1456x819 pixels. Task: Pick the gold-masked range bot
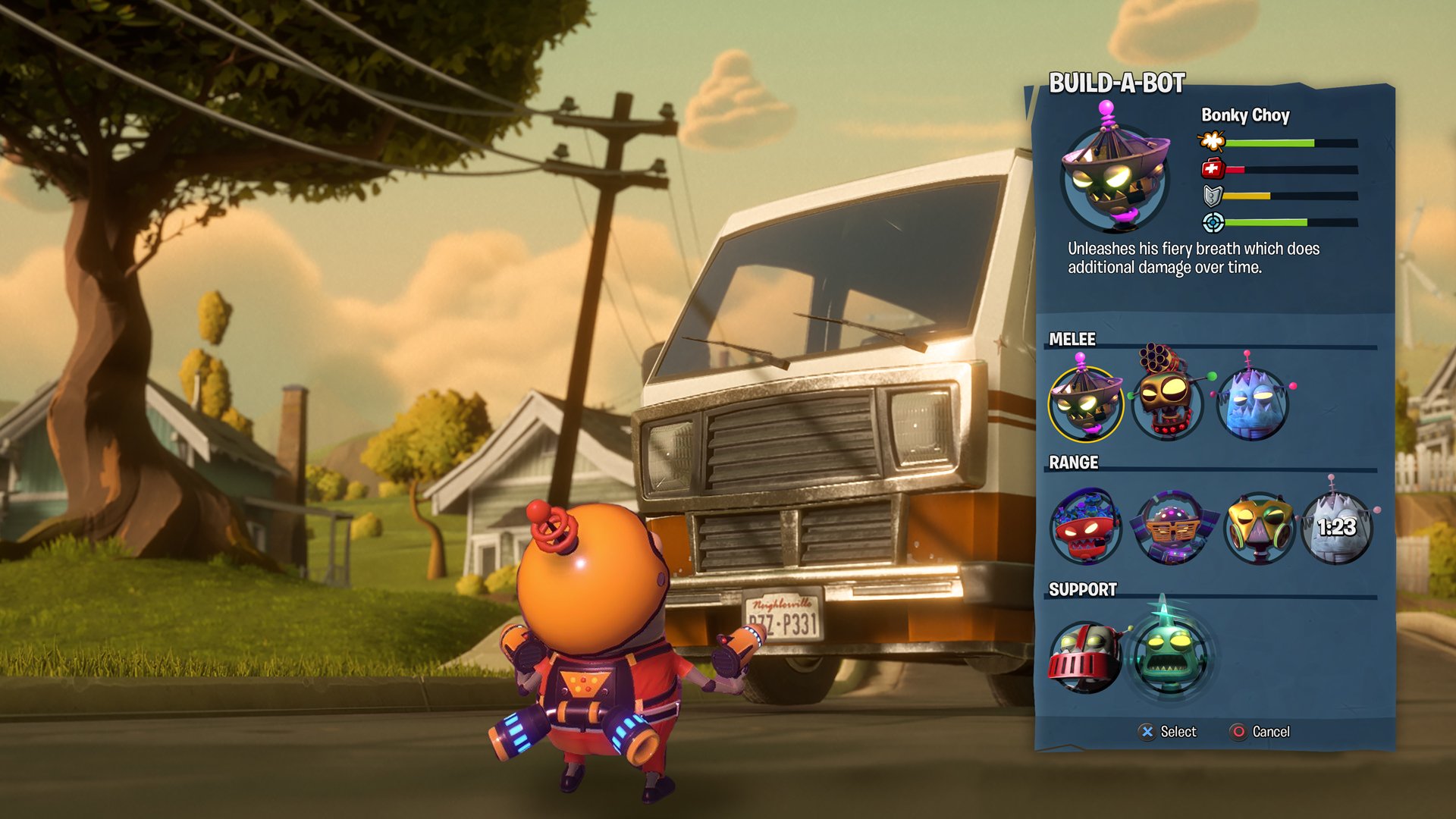click(1258, 528)
